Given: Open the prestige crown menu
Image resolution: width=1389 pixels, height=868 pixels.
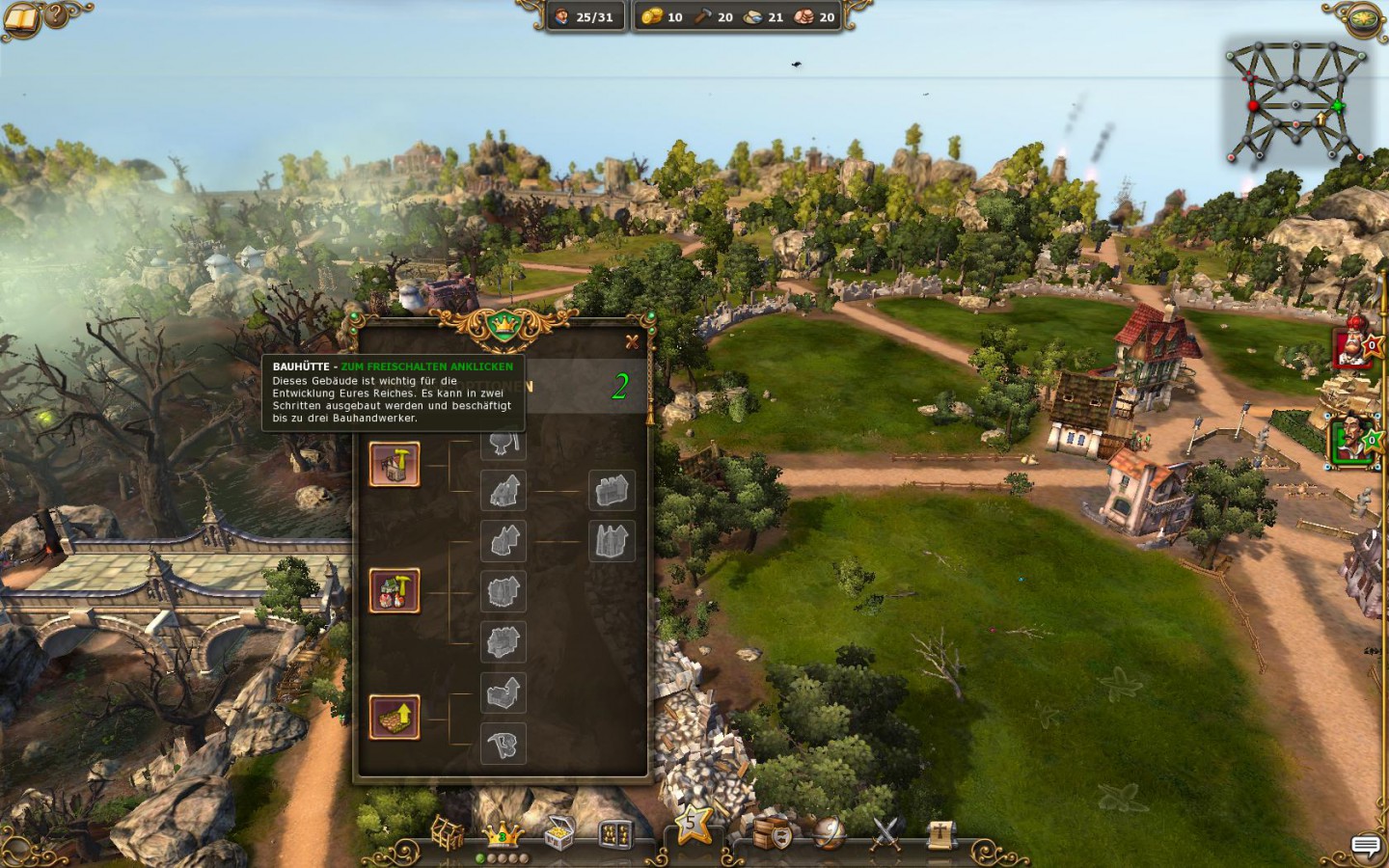Looking at the screenshot, I should 502,832.
